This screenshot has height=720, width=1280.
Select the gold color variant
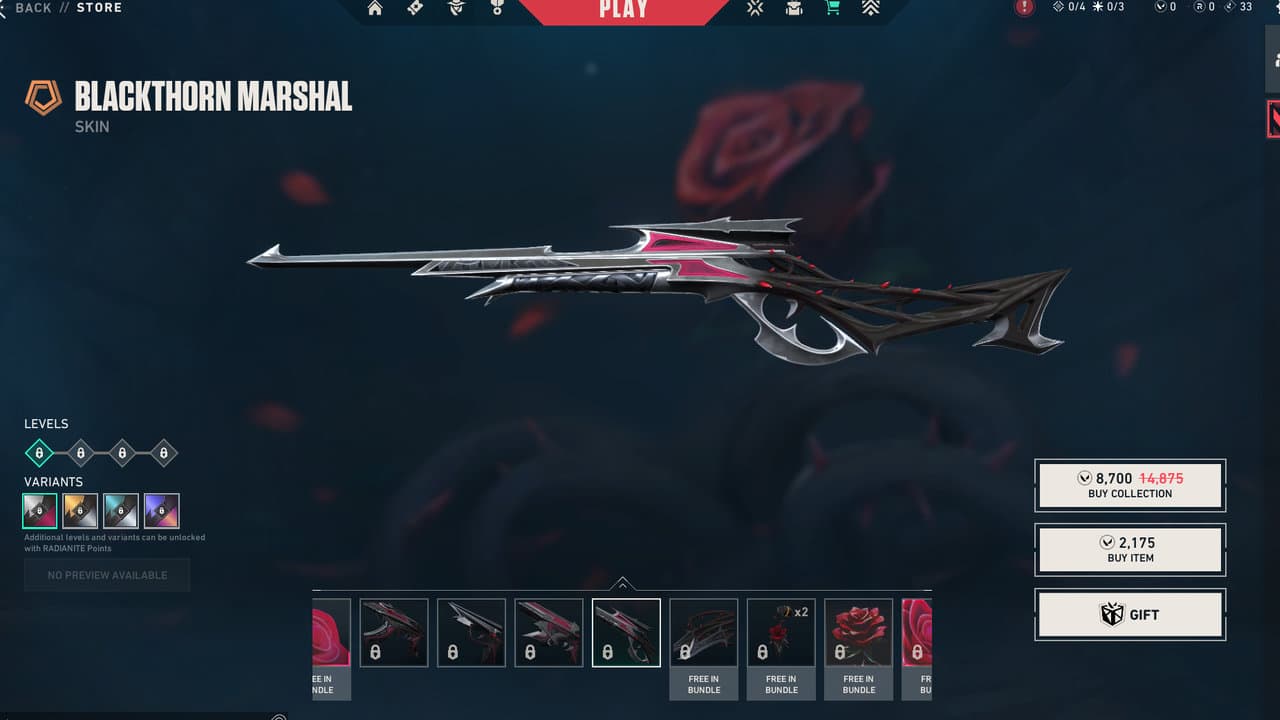pyautogui.click(x=81, y=511)
